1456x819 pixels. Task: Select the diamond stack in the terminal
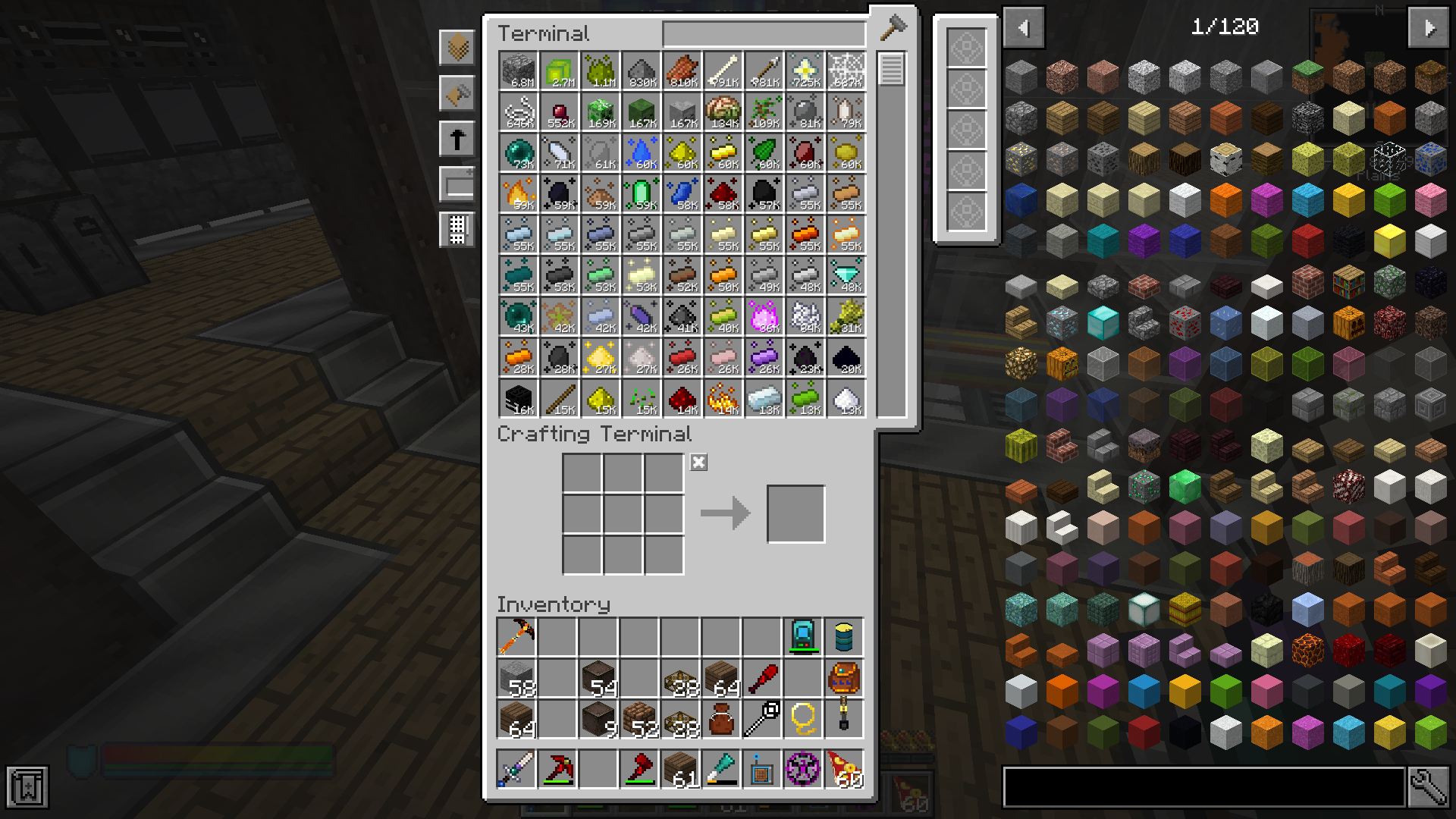coord(846,275)
